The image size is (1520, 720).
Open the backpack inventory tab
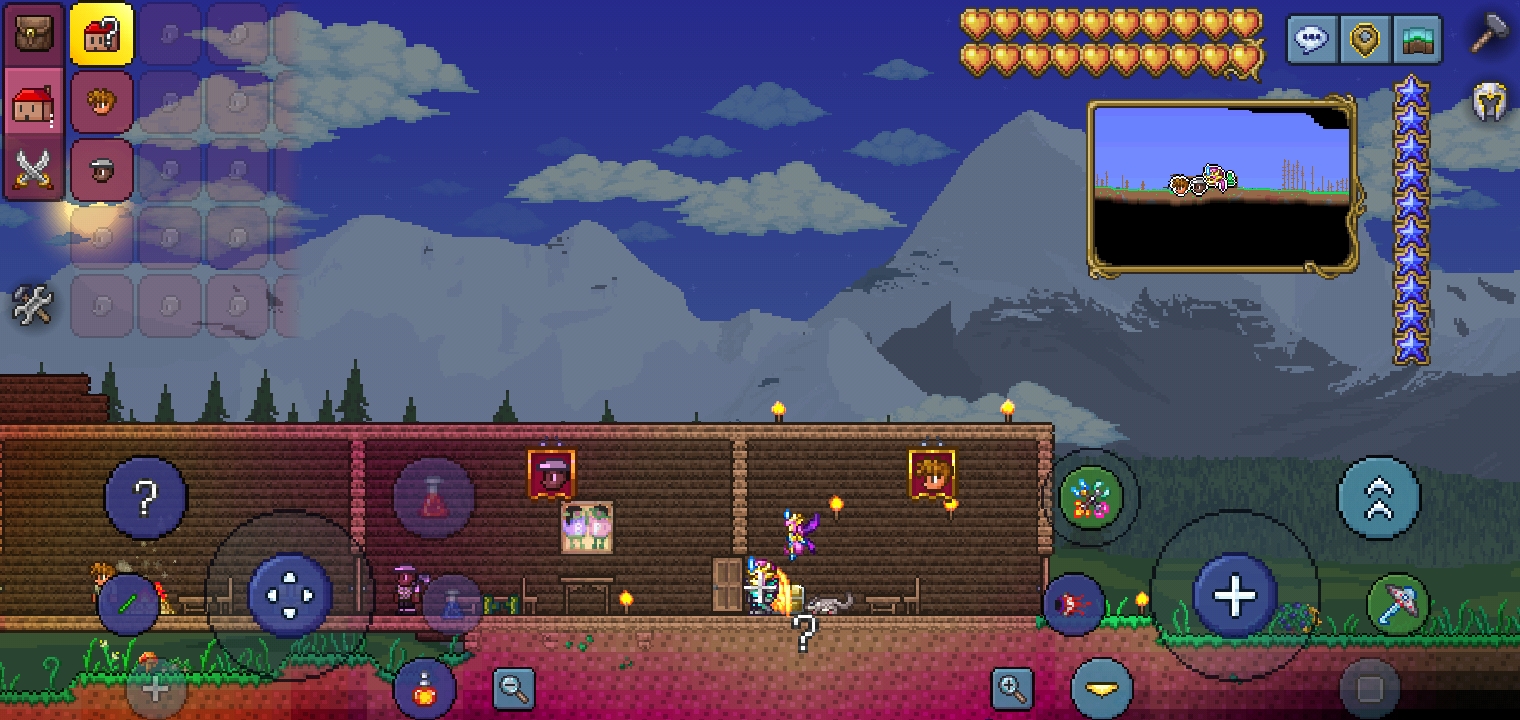(x=33, y=34)
